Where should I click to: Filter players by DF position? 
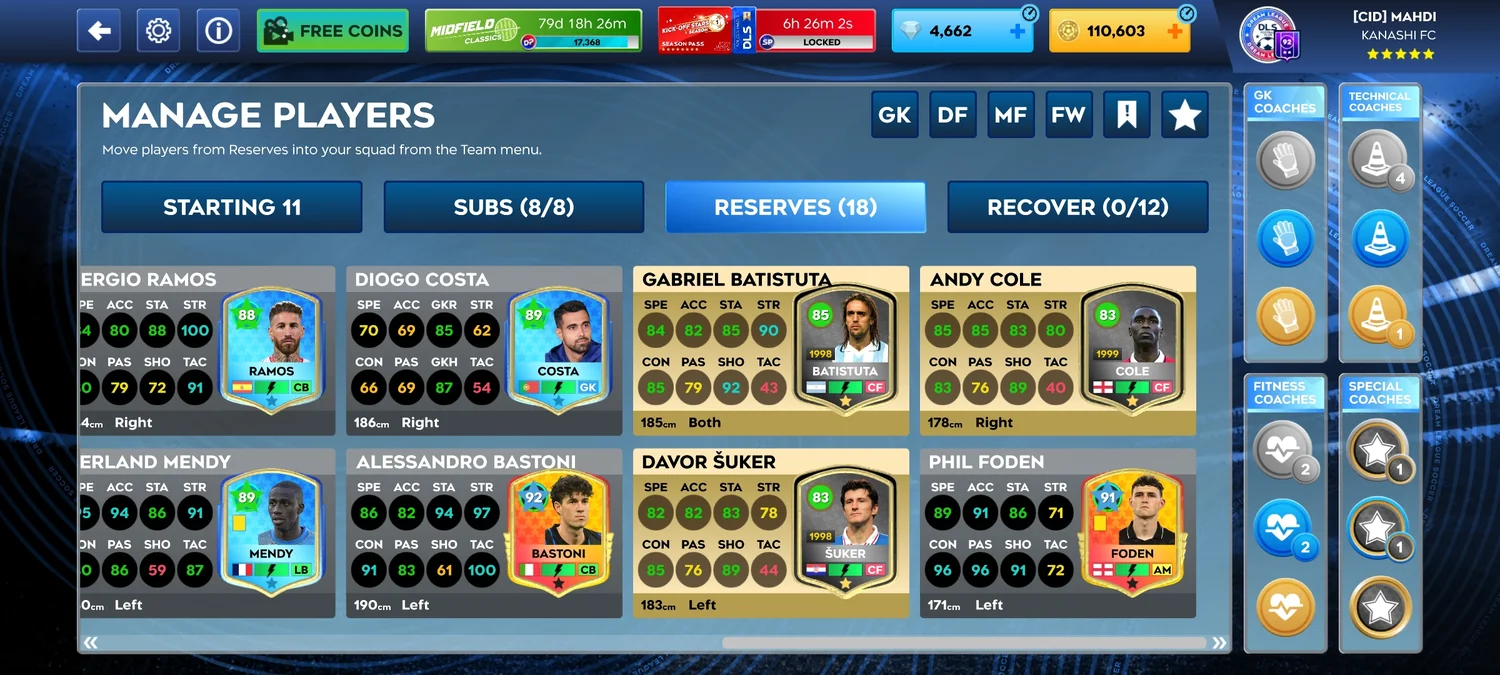click(x=952, y=115)
